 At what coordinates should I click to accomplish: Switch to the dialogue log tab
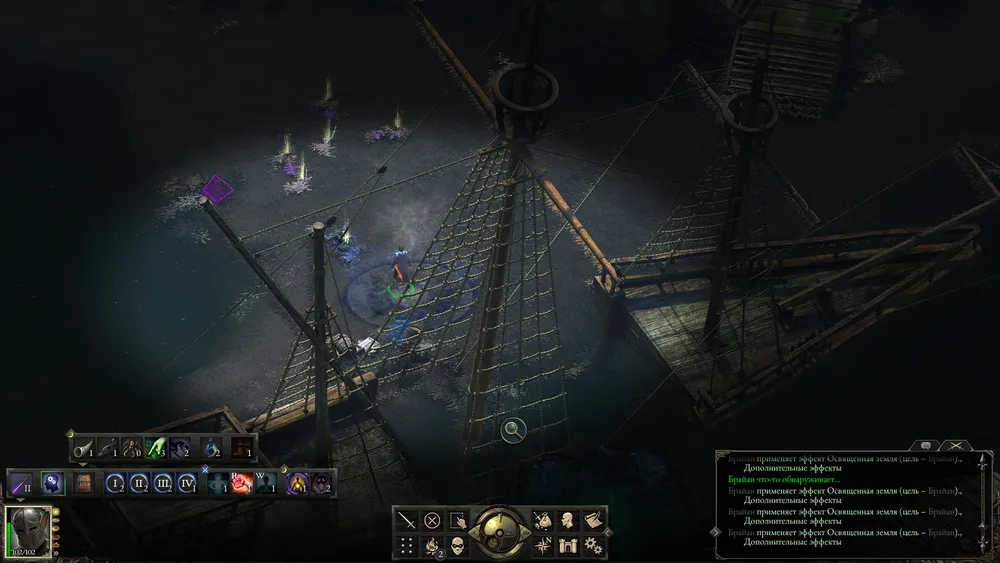click(926, 444)
